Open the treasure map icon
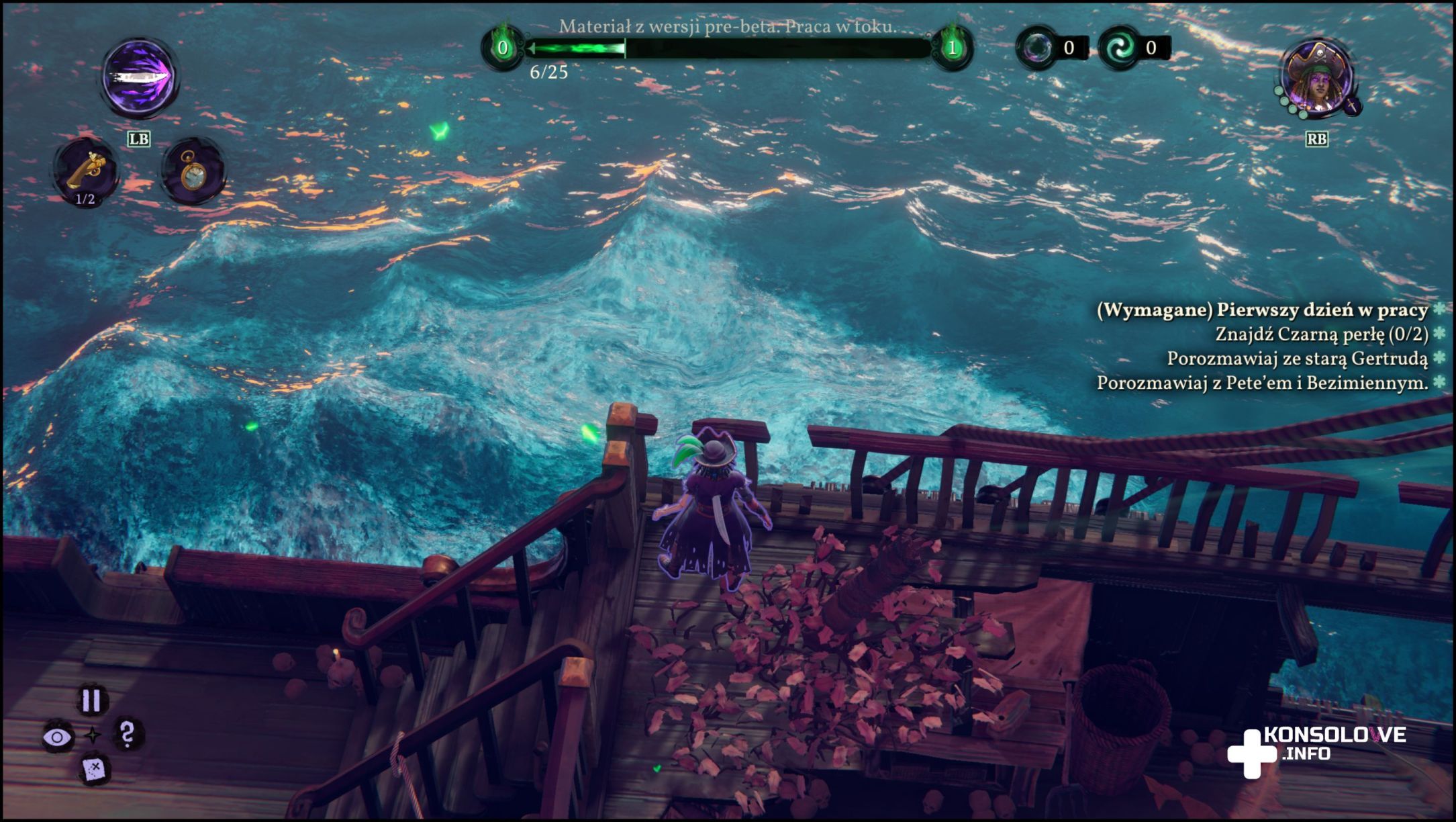This screenshot has width=1456, height=822. click(93, 769)
